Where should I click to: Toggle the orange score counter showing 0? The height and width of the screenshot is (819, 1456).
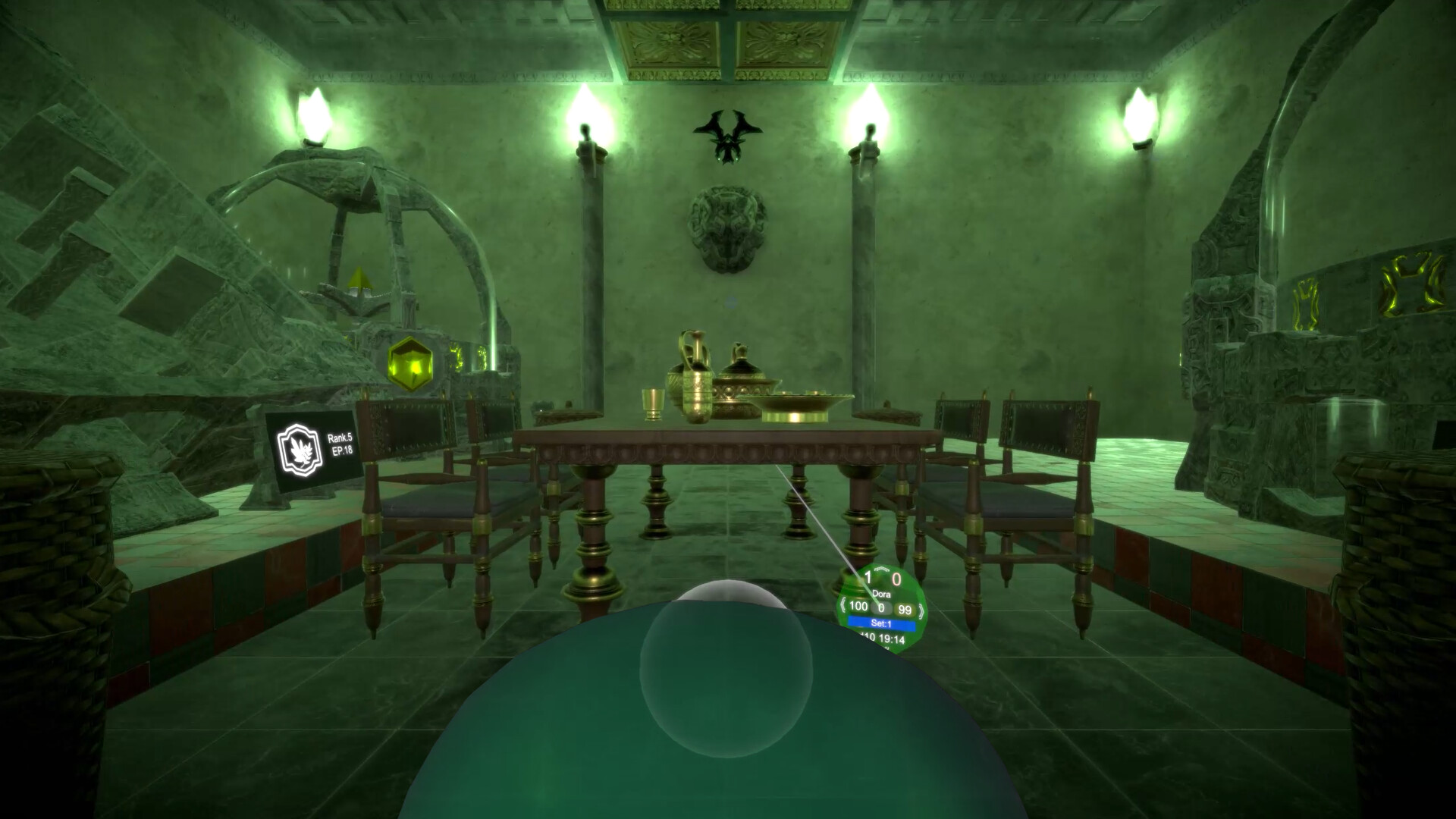[897, 577]
